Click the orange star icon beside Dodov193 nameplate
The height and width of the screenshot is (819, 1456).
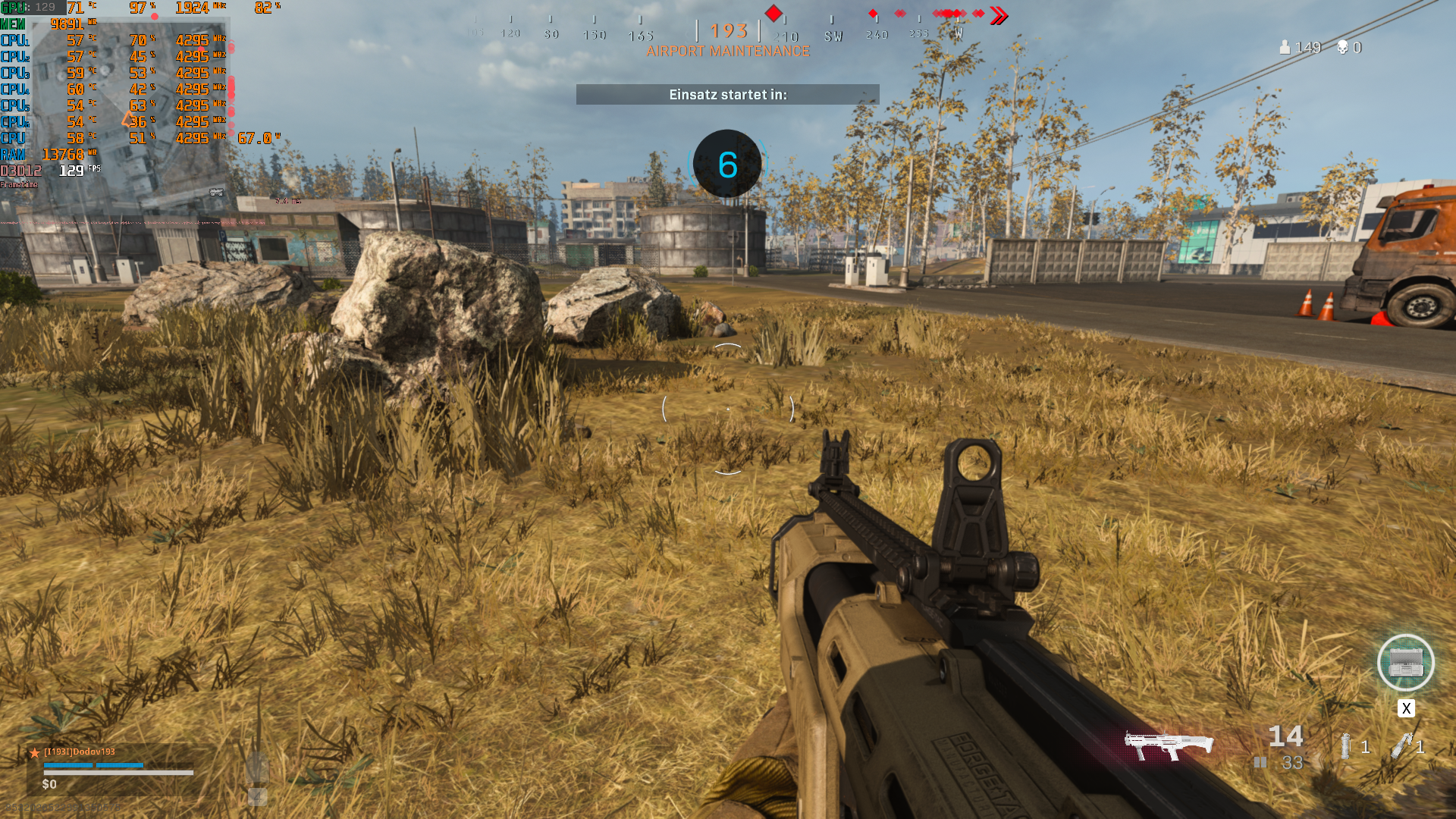[x=36, y=753]
